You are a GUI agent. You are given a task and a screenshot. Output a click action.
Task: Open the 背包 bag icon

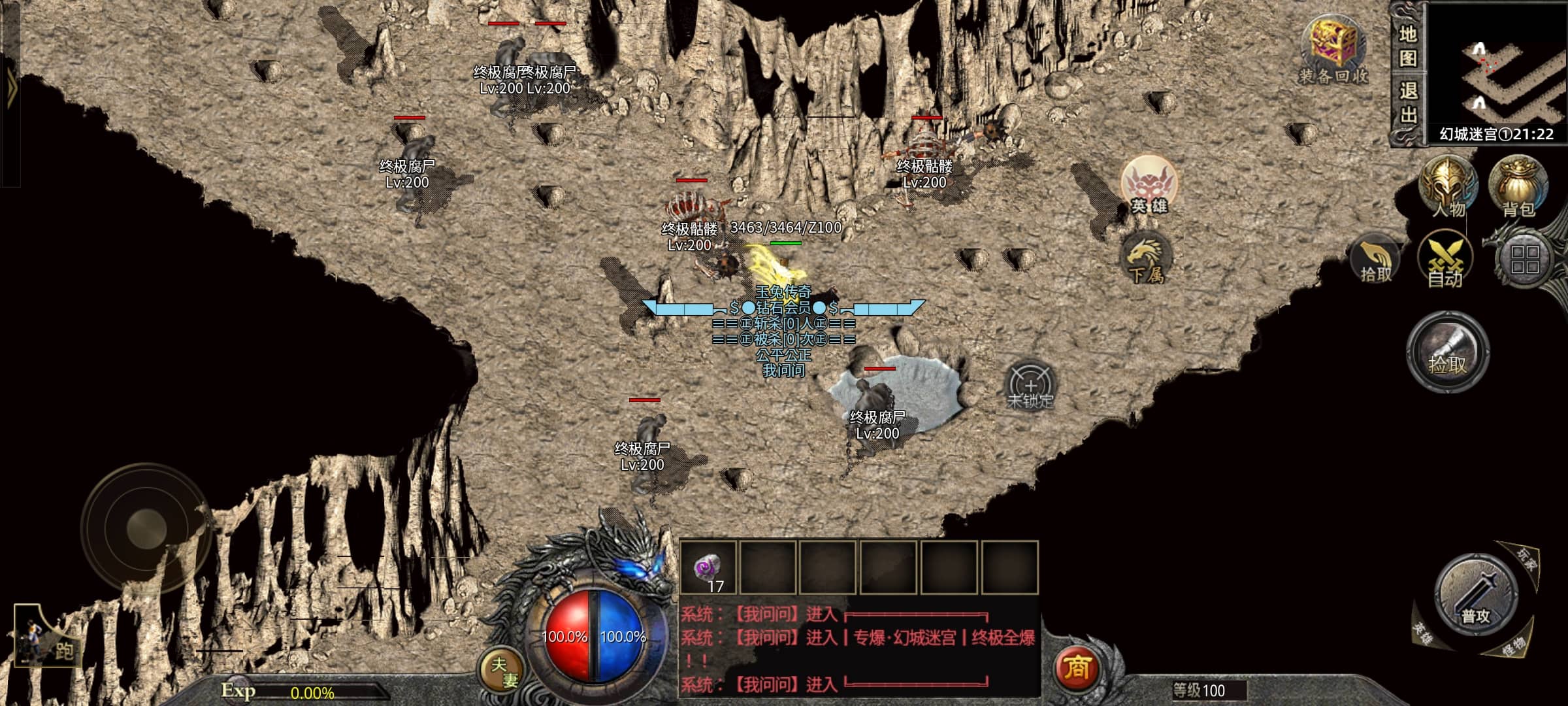(1518, 187)
